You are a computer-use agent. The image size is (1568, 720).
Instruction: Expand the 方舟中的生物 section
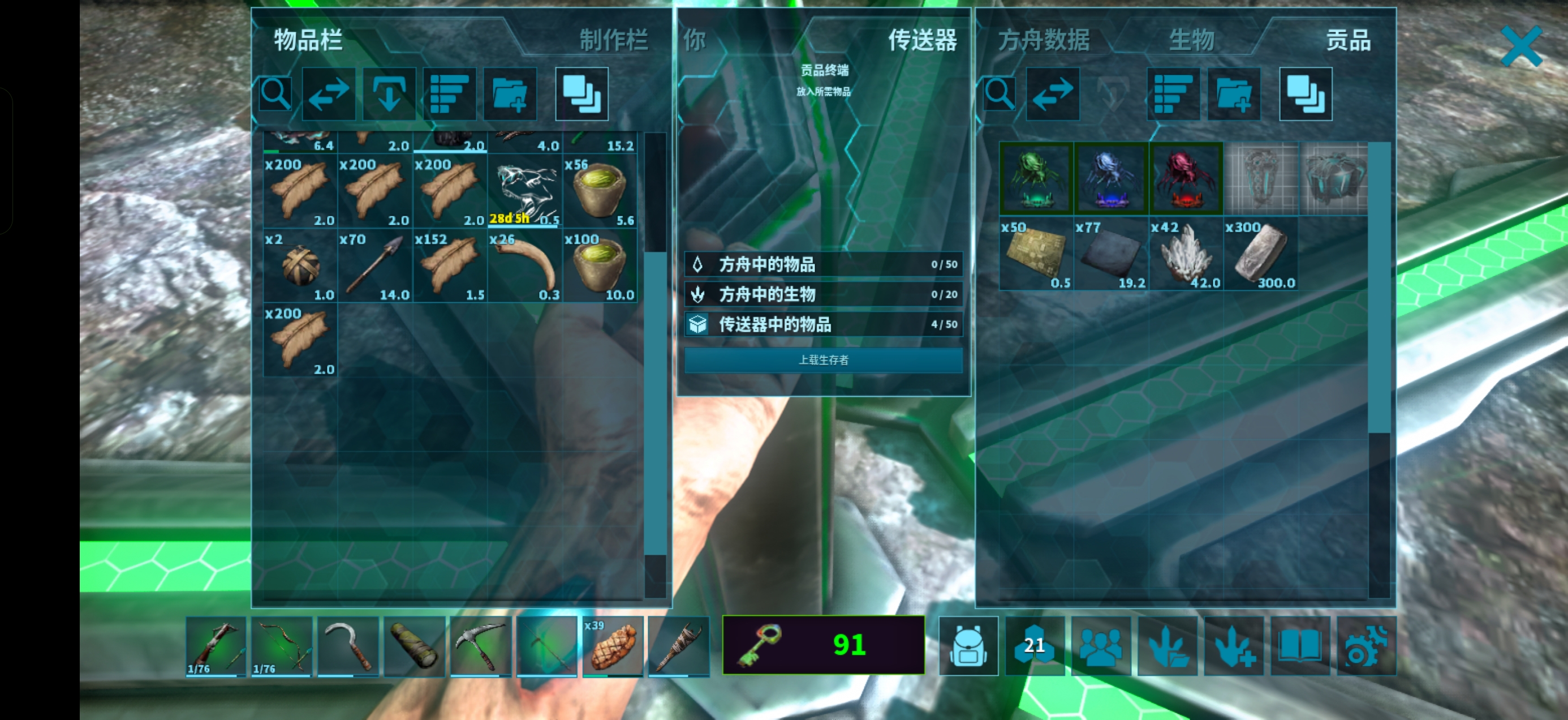[x=823, y=295]
